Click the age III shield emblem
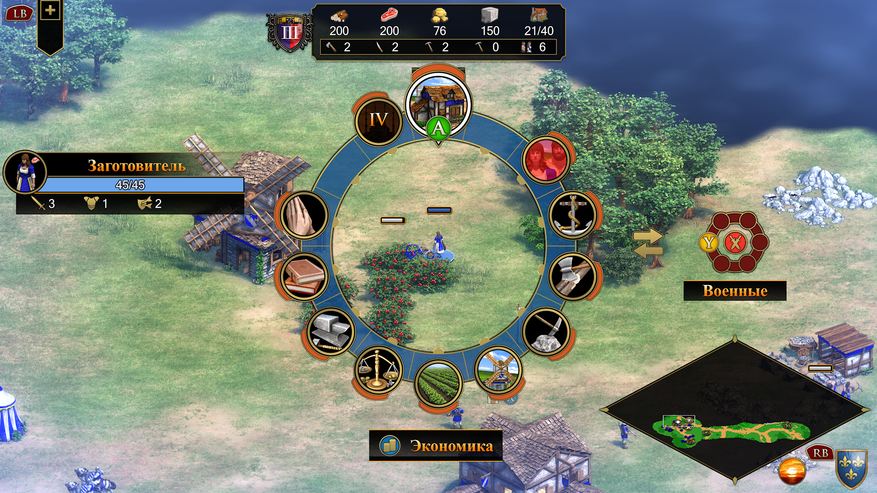 click(288, 31)
